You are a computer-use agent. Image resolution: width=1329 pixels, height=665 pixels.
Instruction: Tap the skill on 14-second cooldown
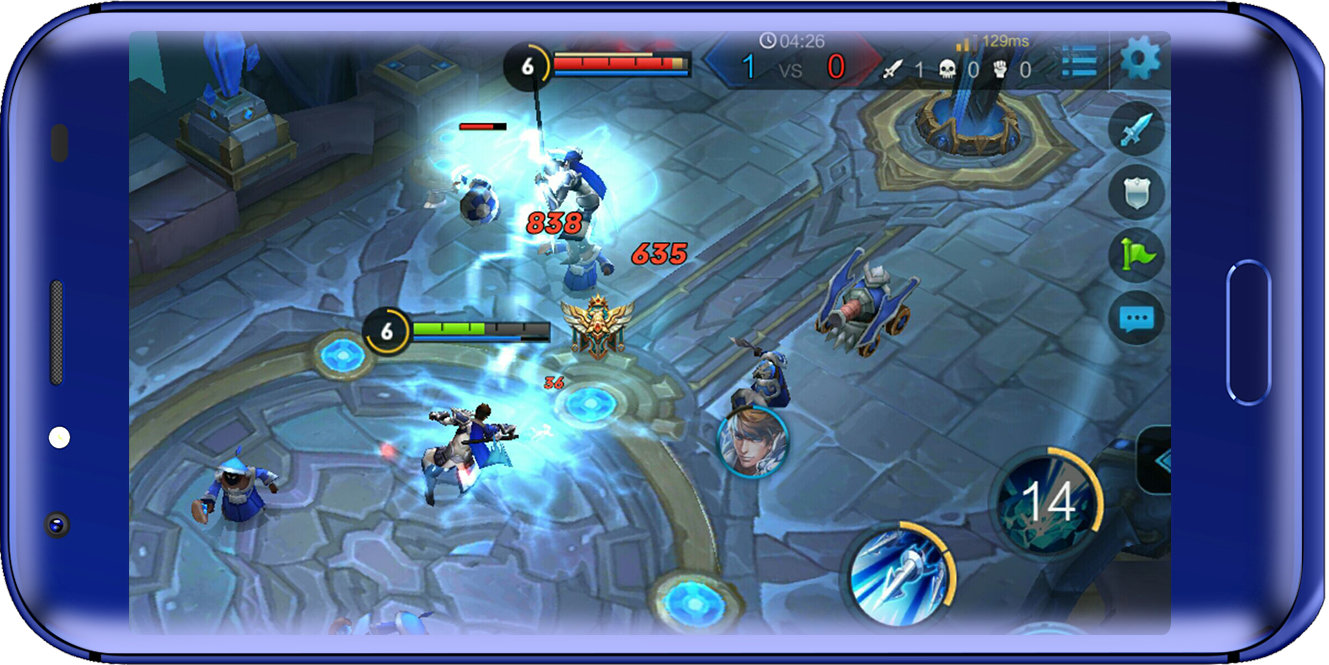[1046, 501]
